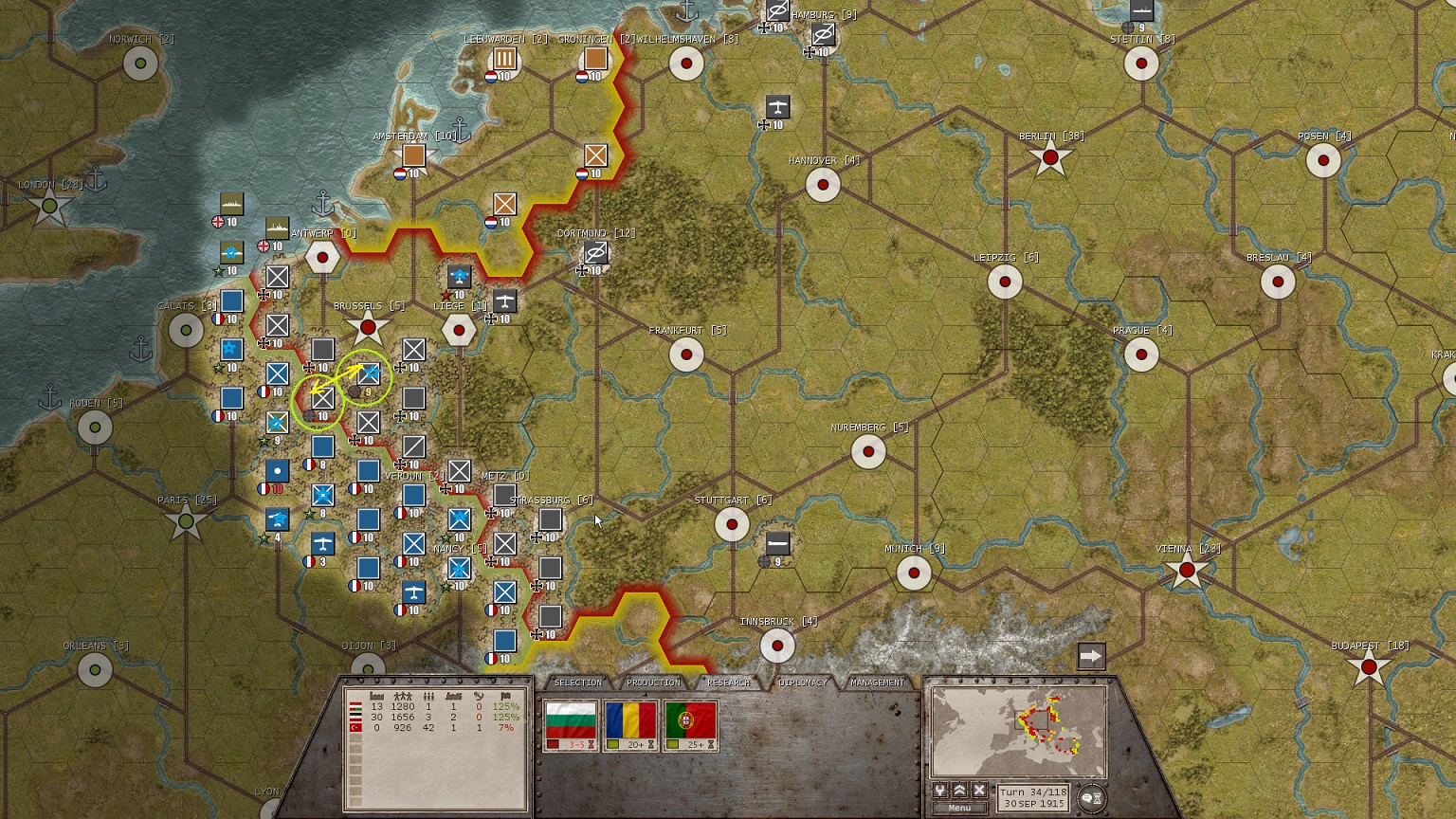This screenshot has width=1456, height=819.
Task: Click the circular message-hourglass button bottom right
Action: pos(1092,797)
